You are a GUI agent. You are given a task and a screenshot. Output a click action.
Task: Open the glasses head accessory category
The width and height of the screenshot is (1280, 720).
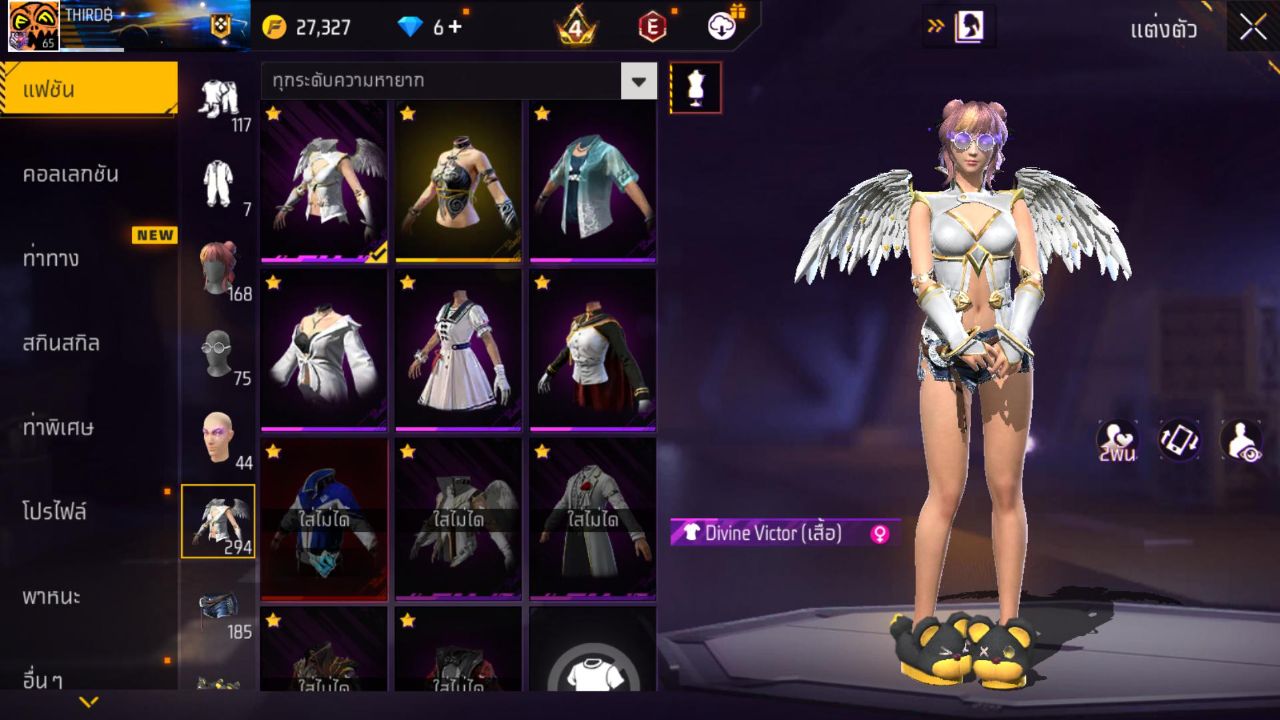click(218, 353)
